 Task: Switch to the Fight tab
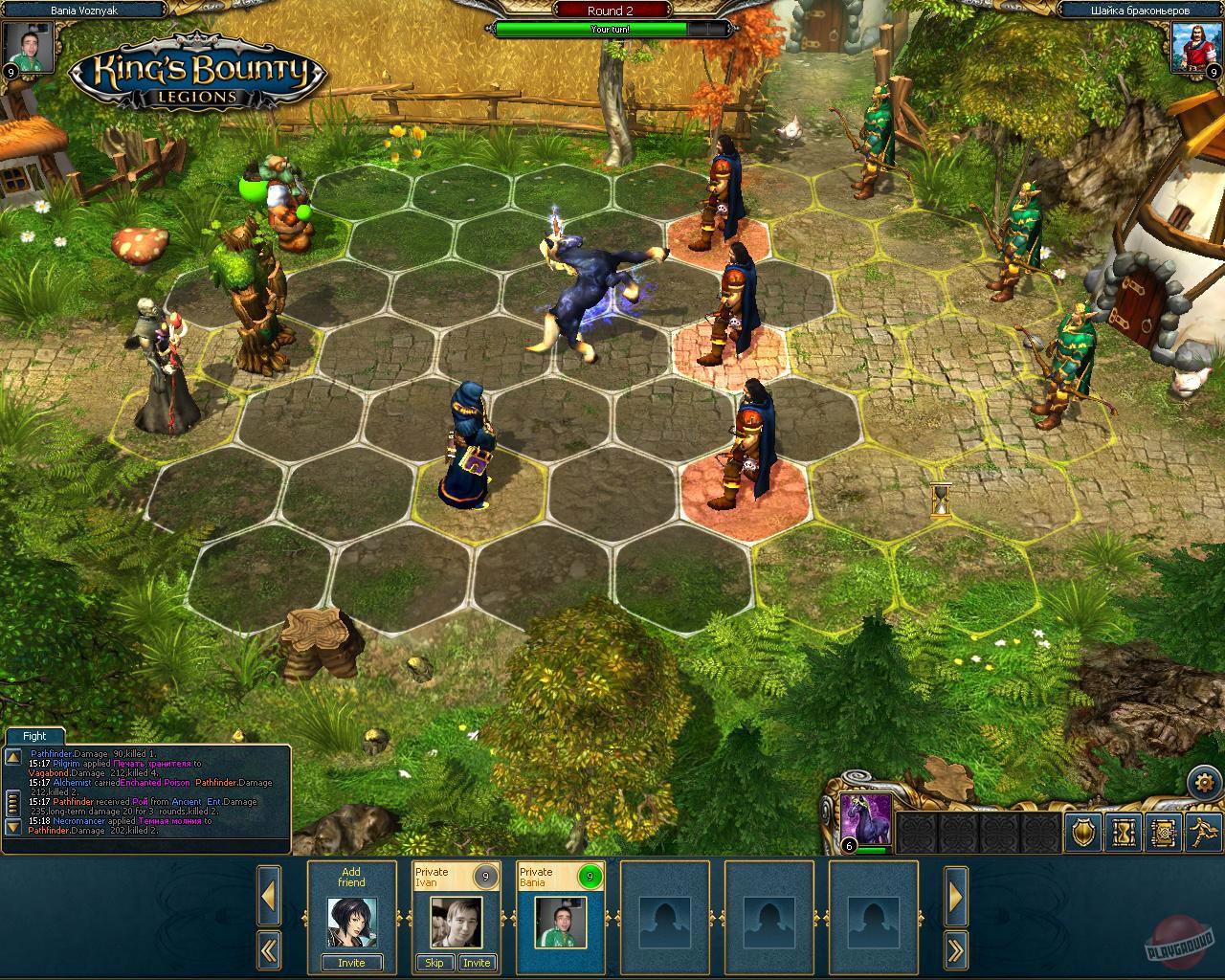(34, 736)
